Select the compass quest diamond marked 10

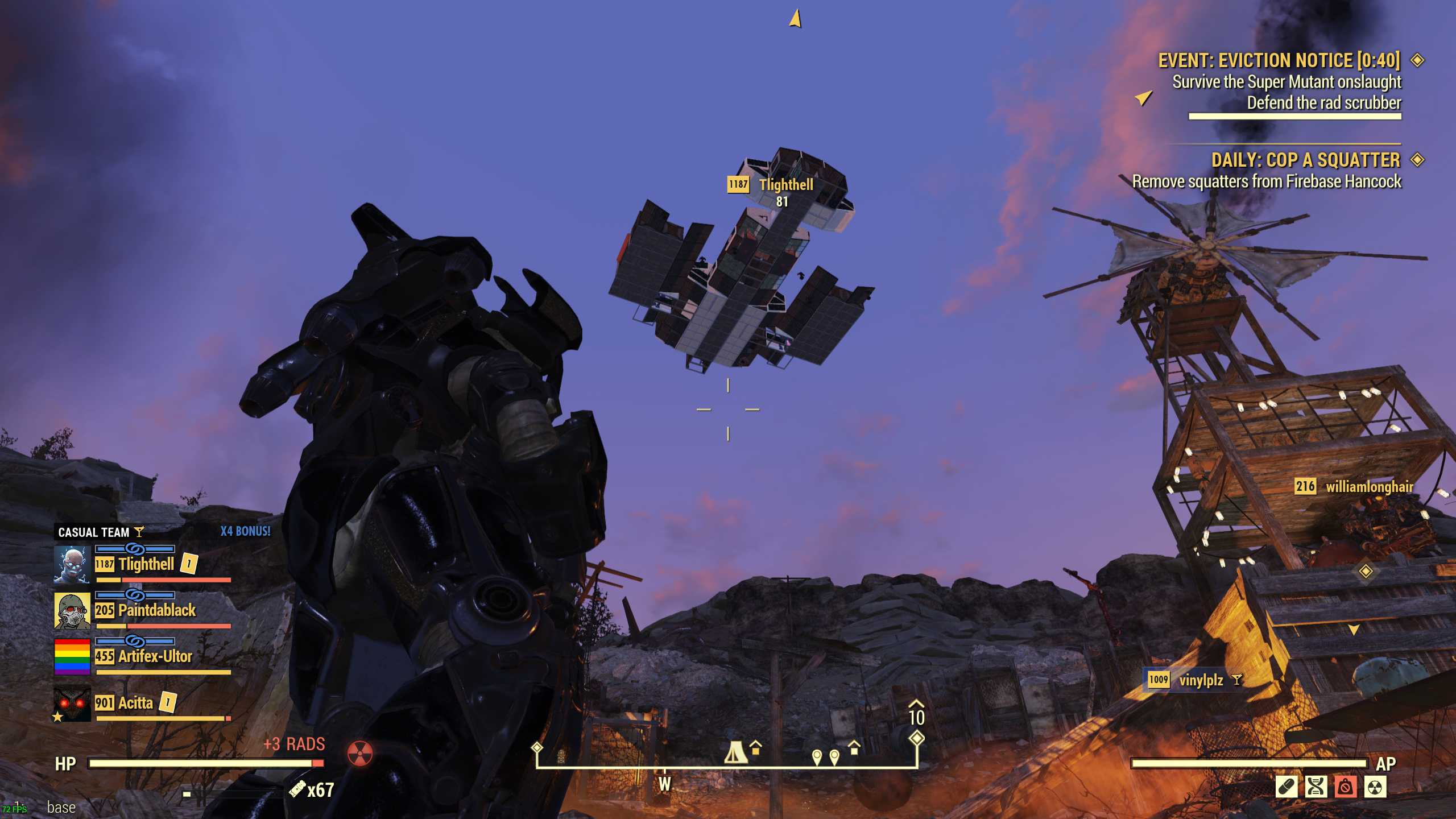[x=916, y=738]
